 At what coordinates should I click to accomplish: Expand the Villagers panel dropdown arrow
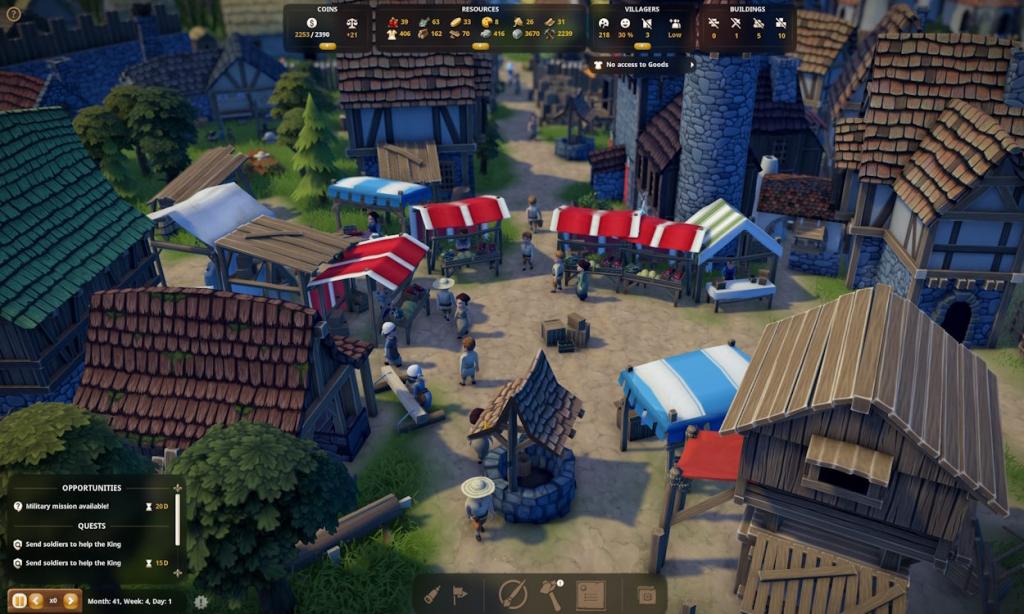click(642, 46)
